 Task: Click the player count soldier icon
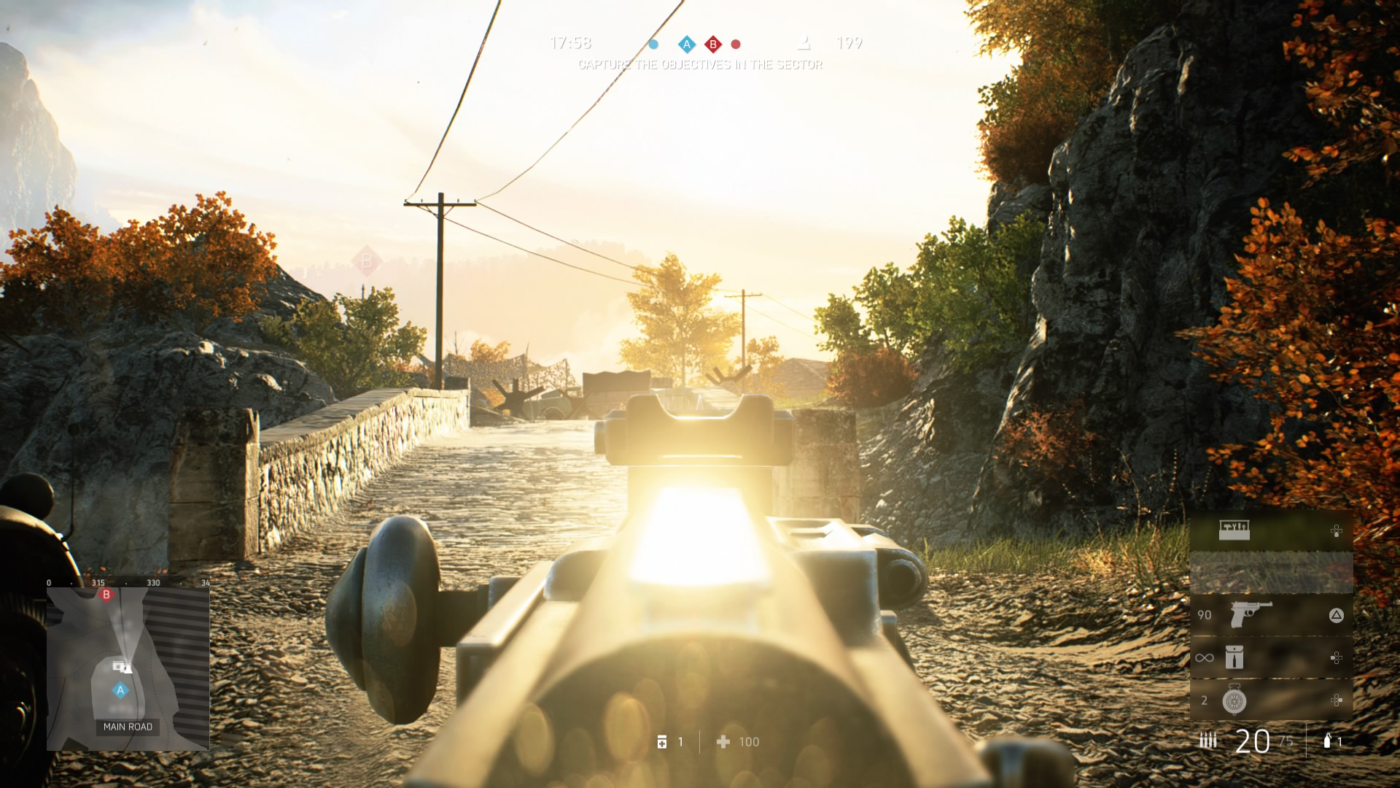[801, 41]
